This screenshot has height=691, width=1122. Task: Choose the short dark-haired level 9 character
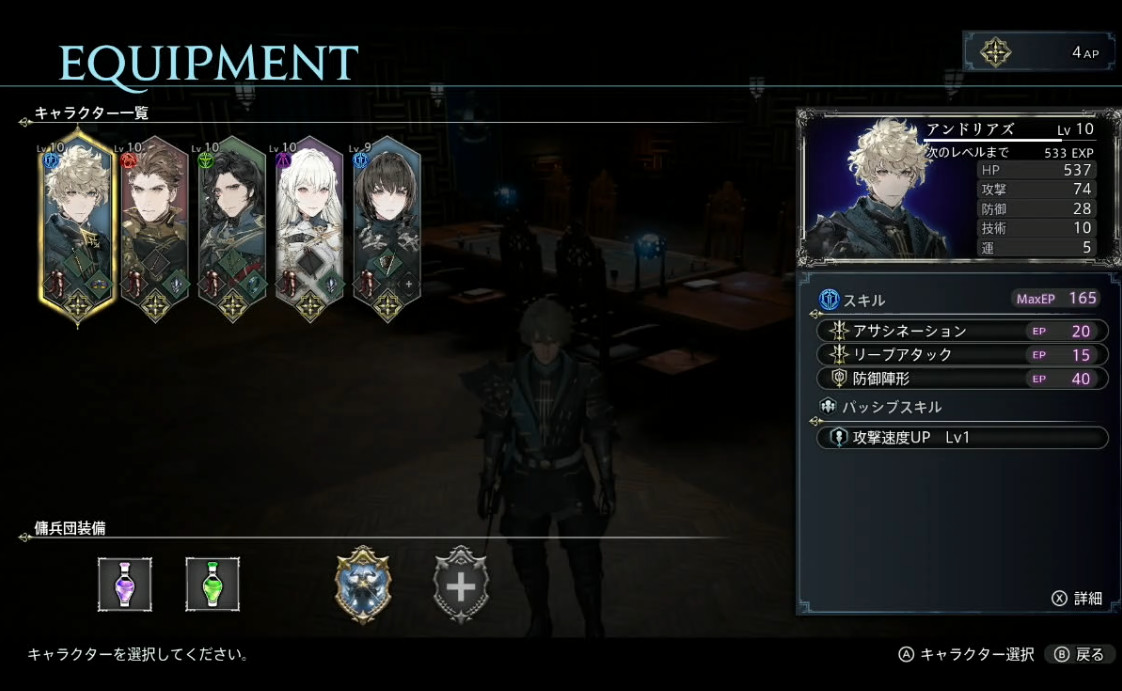[x=386, y=228]
